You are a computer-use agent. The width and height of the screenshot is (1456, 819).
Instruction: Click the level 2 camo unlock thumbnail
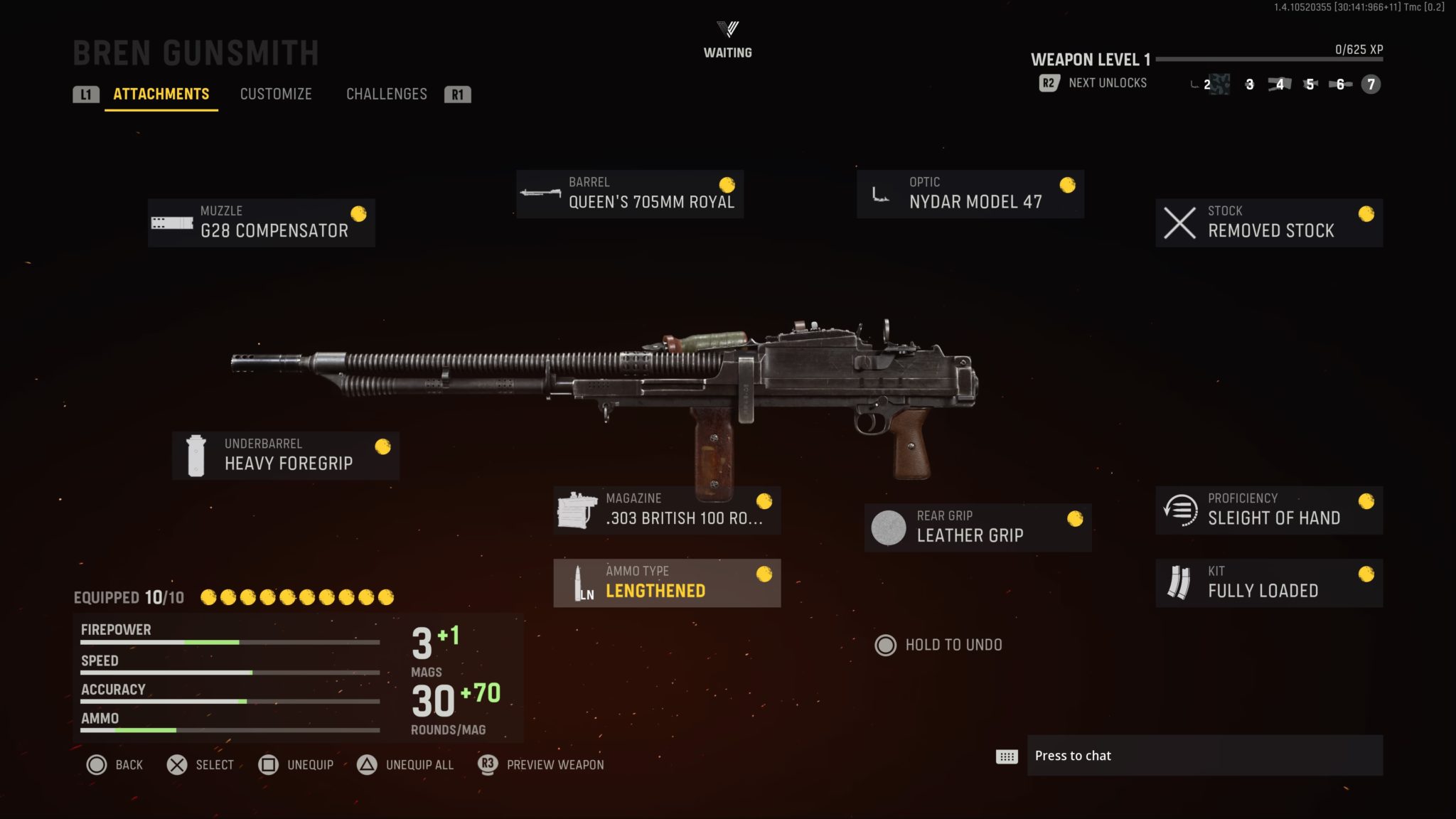tap(1219, 85)
